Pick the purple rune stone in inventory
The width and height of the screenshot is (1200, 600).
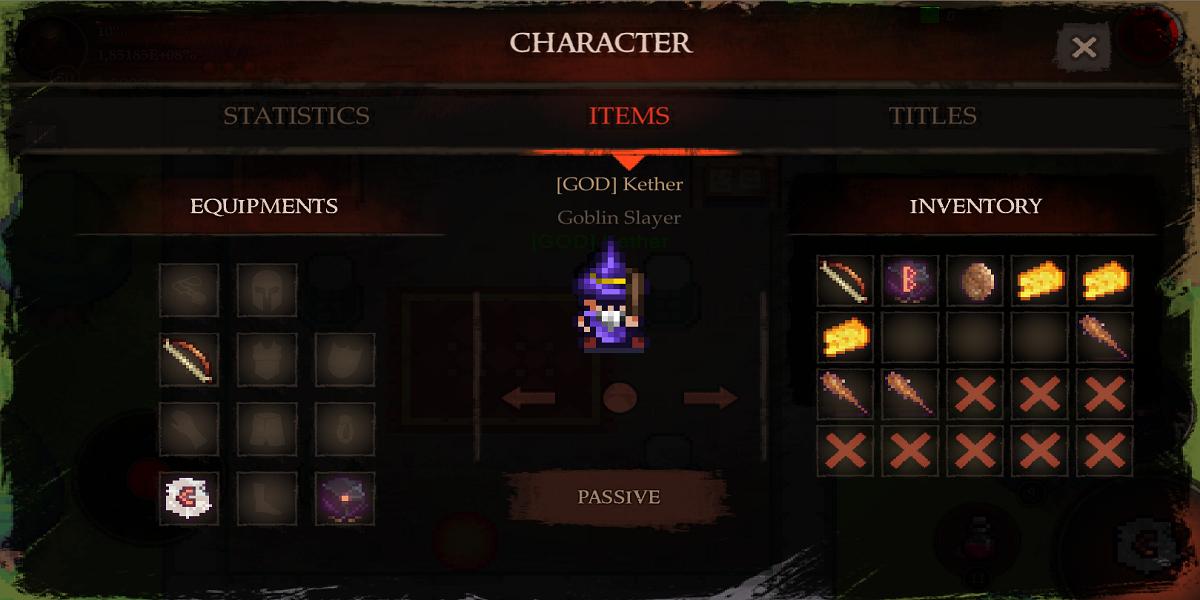pyautogui.click(x=910, y=280)
